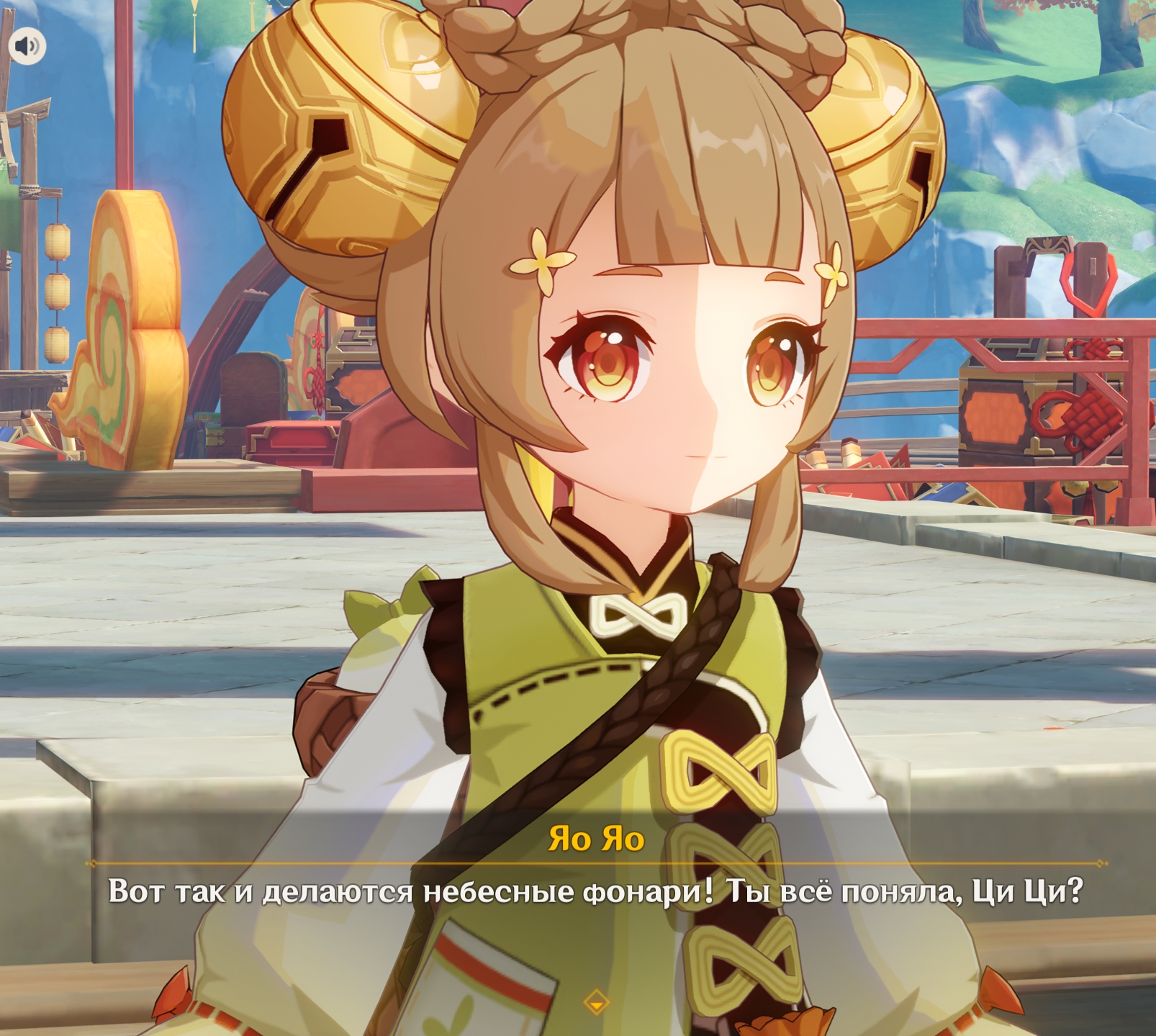The height and width of the screenshot is (1036, 1156).
Task: Toggle the speaker sound icon
Action: tap(27, 46)
